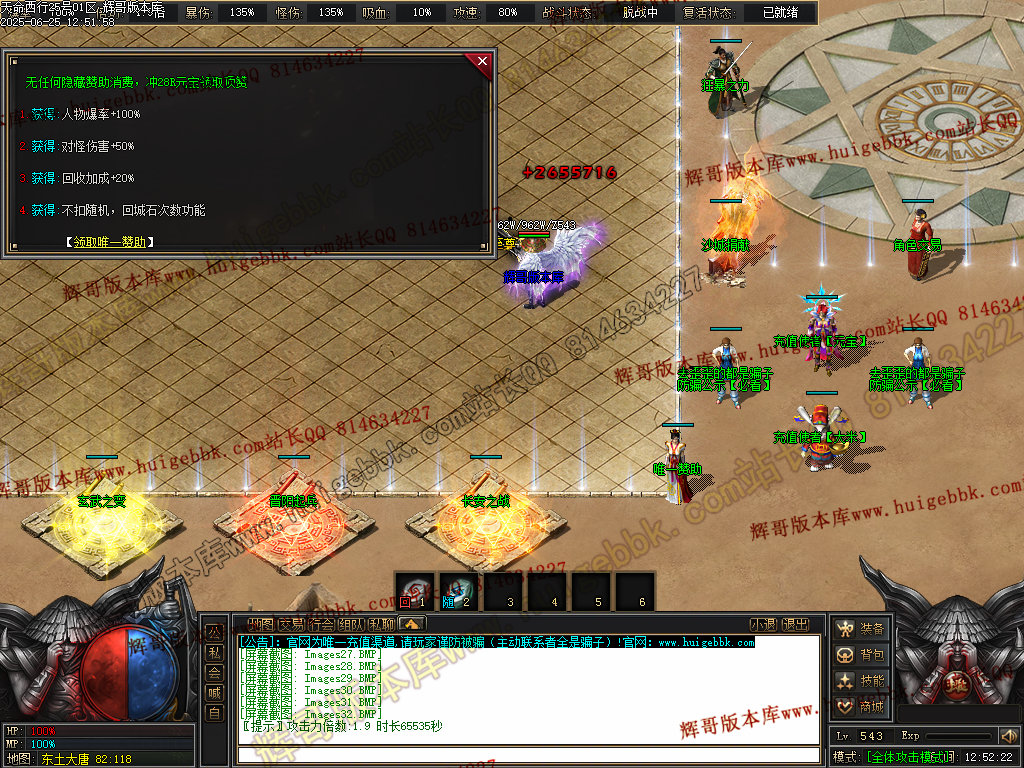Open the 背包 backpack
Viewport: 1024px width, 768px height.
point(860,655)
